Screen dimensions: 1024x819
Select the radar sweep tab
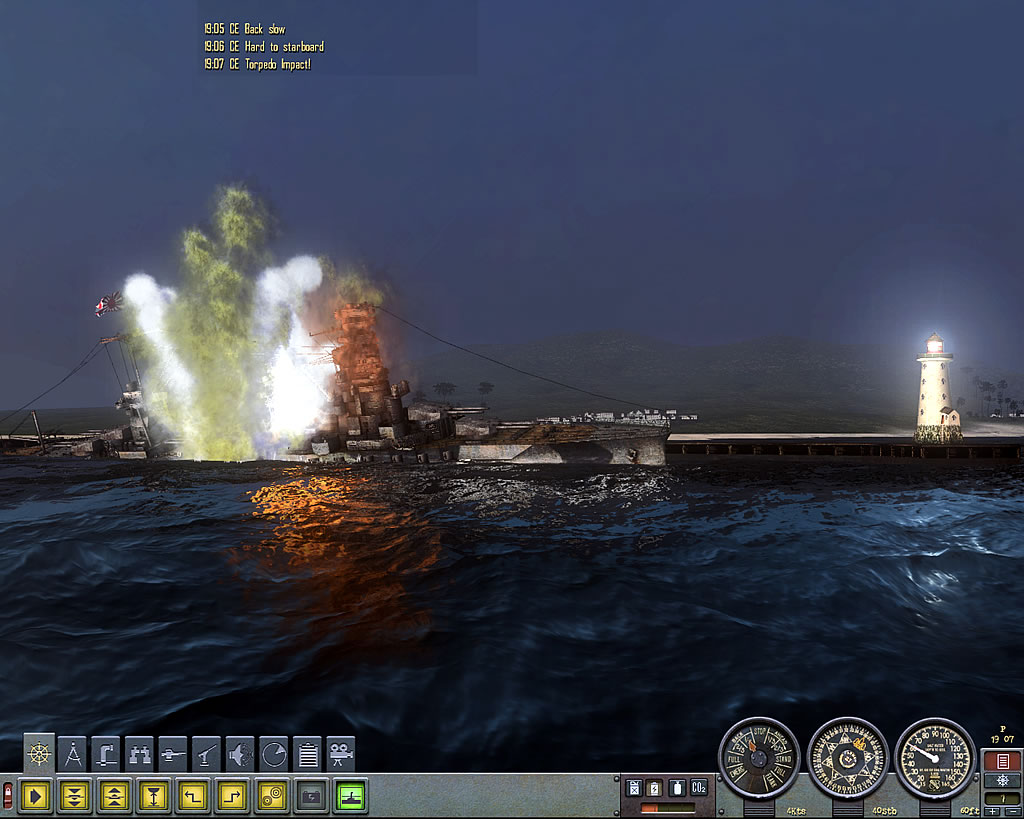[274, 755]
